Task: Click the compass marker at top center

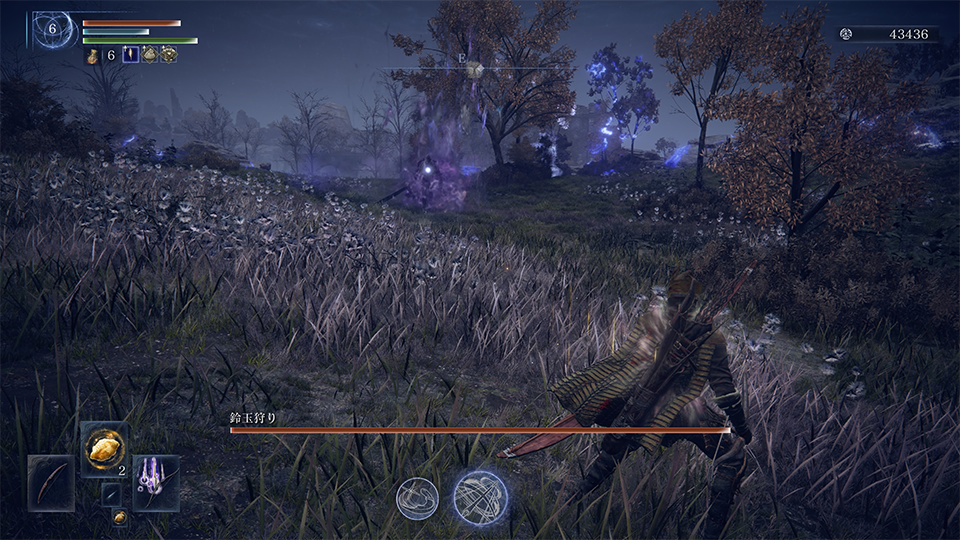Action: pos(475,68)
